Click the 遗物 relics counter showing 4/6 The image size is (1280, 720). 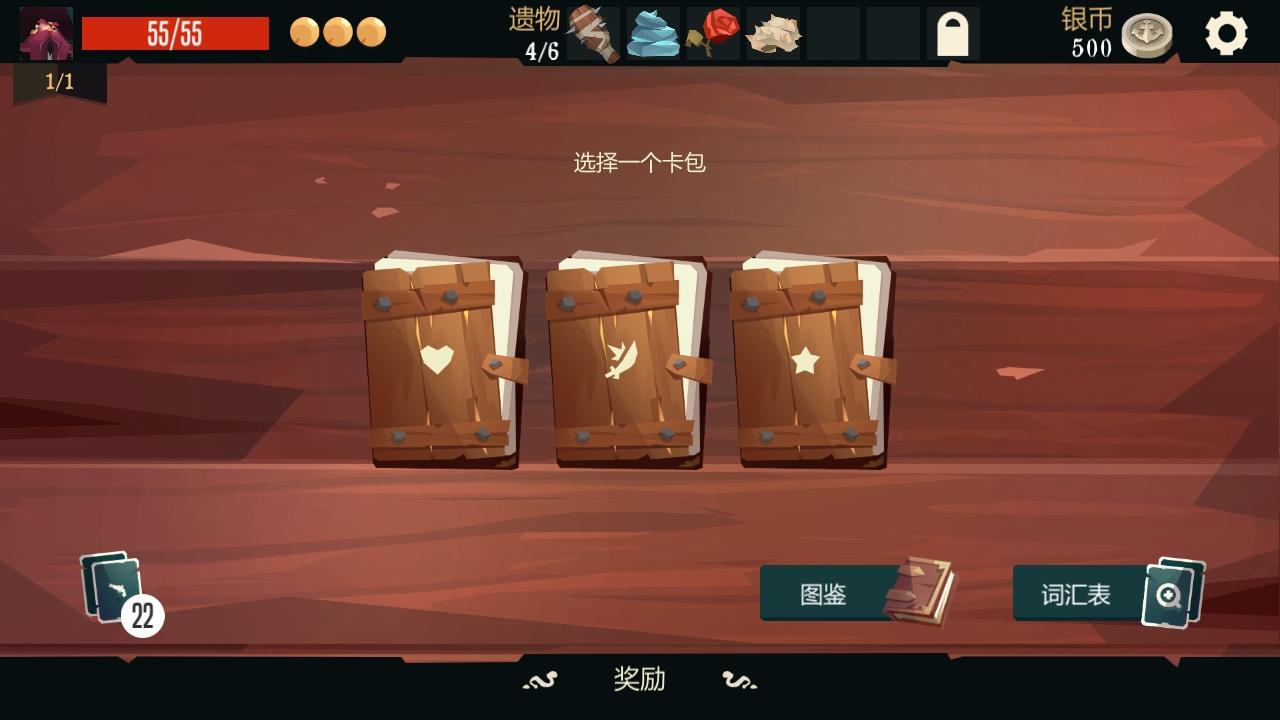(x=537, y=32)
